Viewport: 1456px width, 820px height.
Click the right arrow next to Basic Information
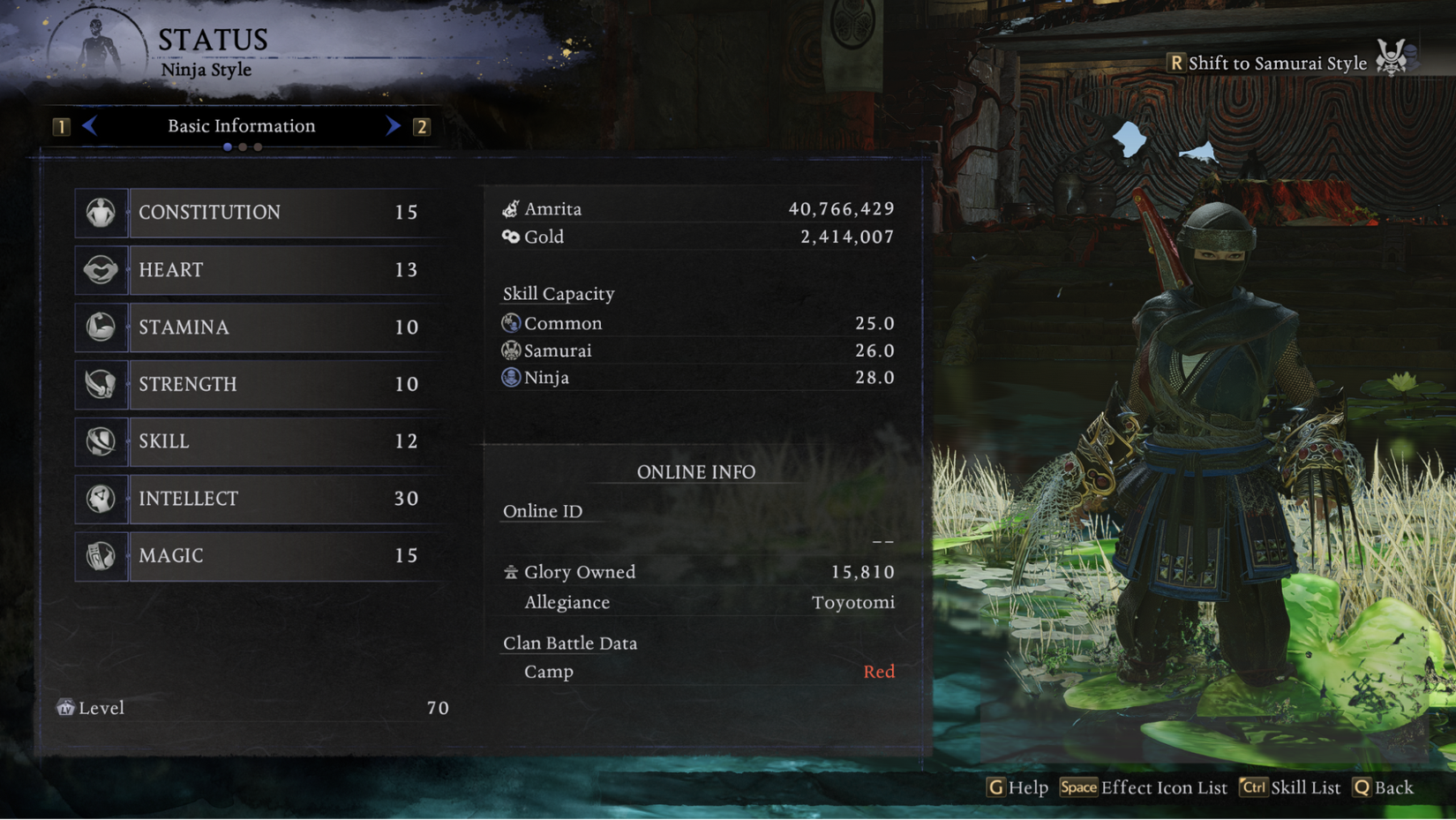coord(391,125)
